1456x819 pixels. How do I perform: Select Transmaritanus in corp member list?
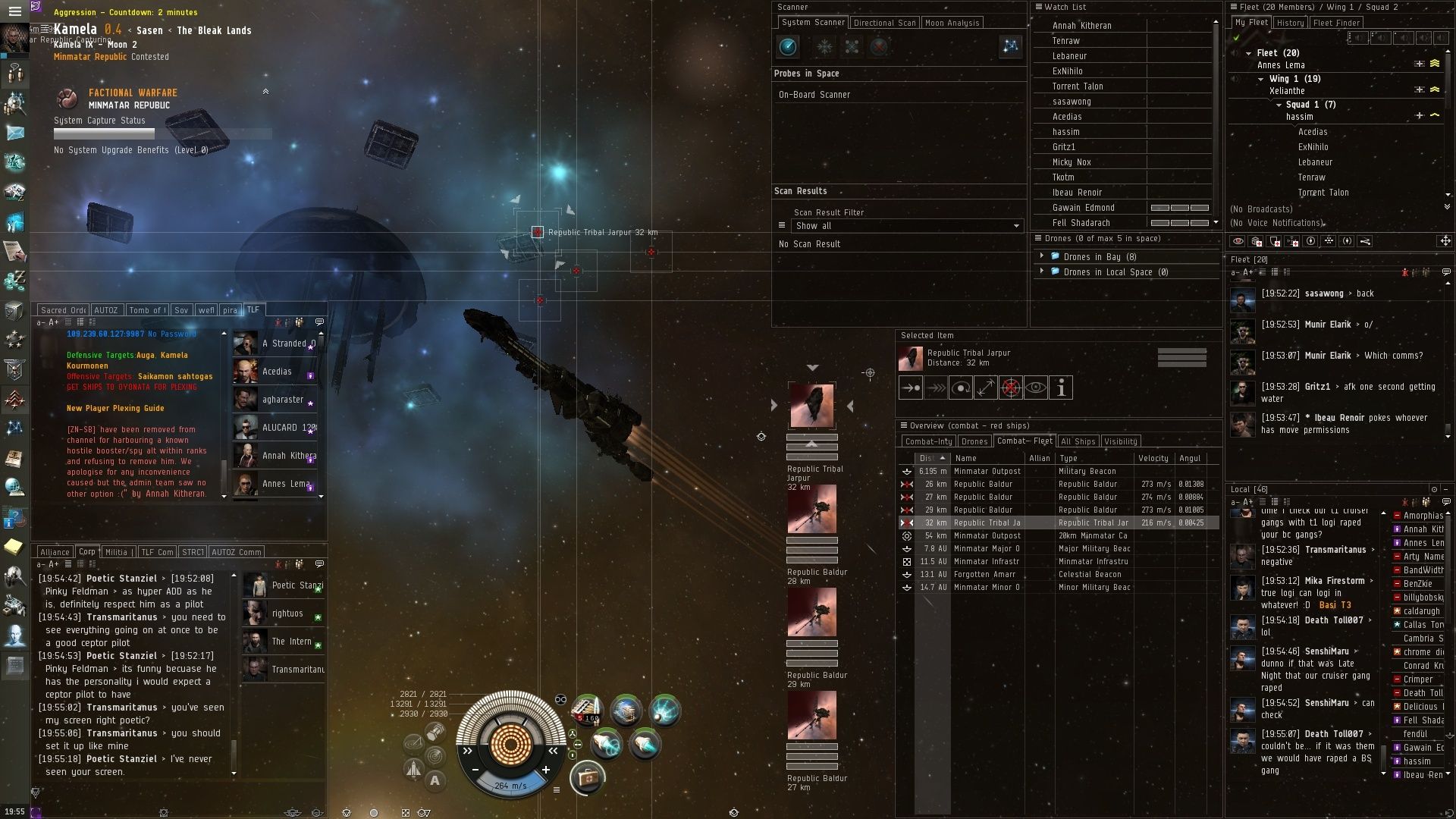[297, 670]
